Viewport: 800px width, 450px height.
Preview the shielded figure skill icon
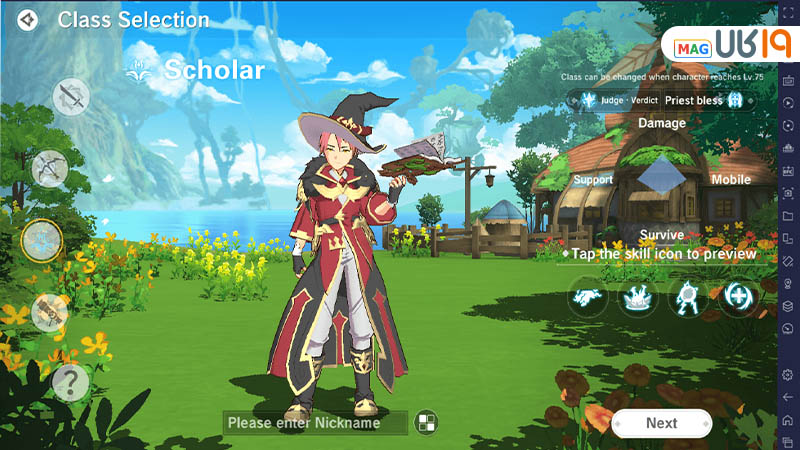689,297
